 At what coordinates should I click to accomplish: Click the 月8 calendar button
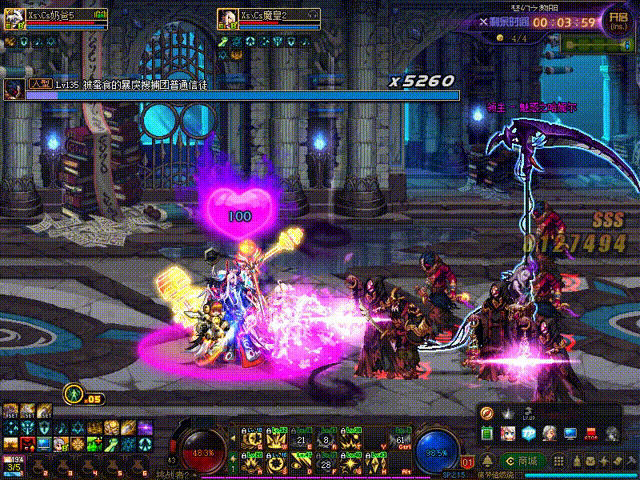click(x=618, y=21)
